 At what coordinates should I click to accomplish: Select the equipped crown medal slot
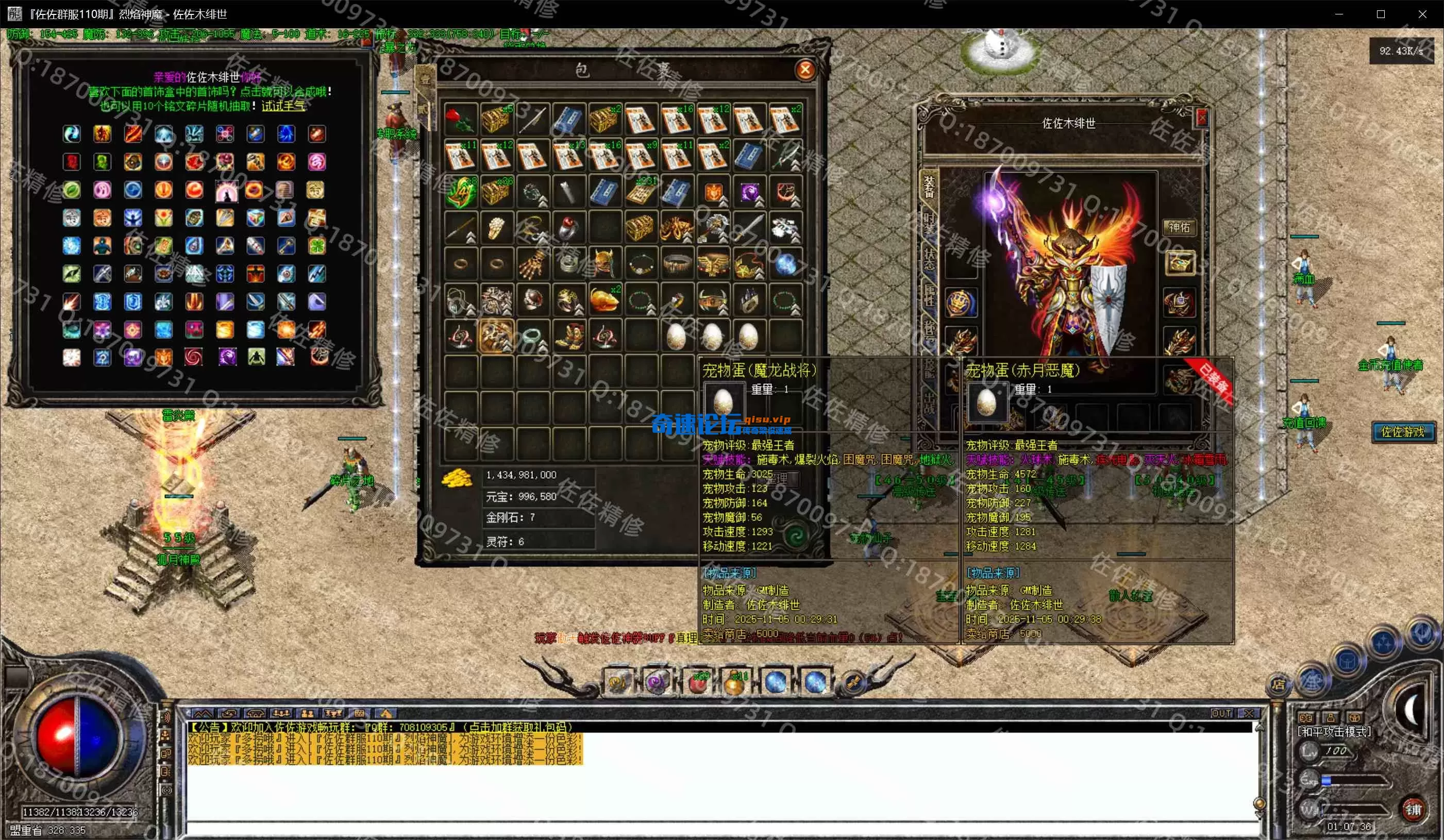coord(961,303)
